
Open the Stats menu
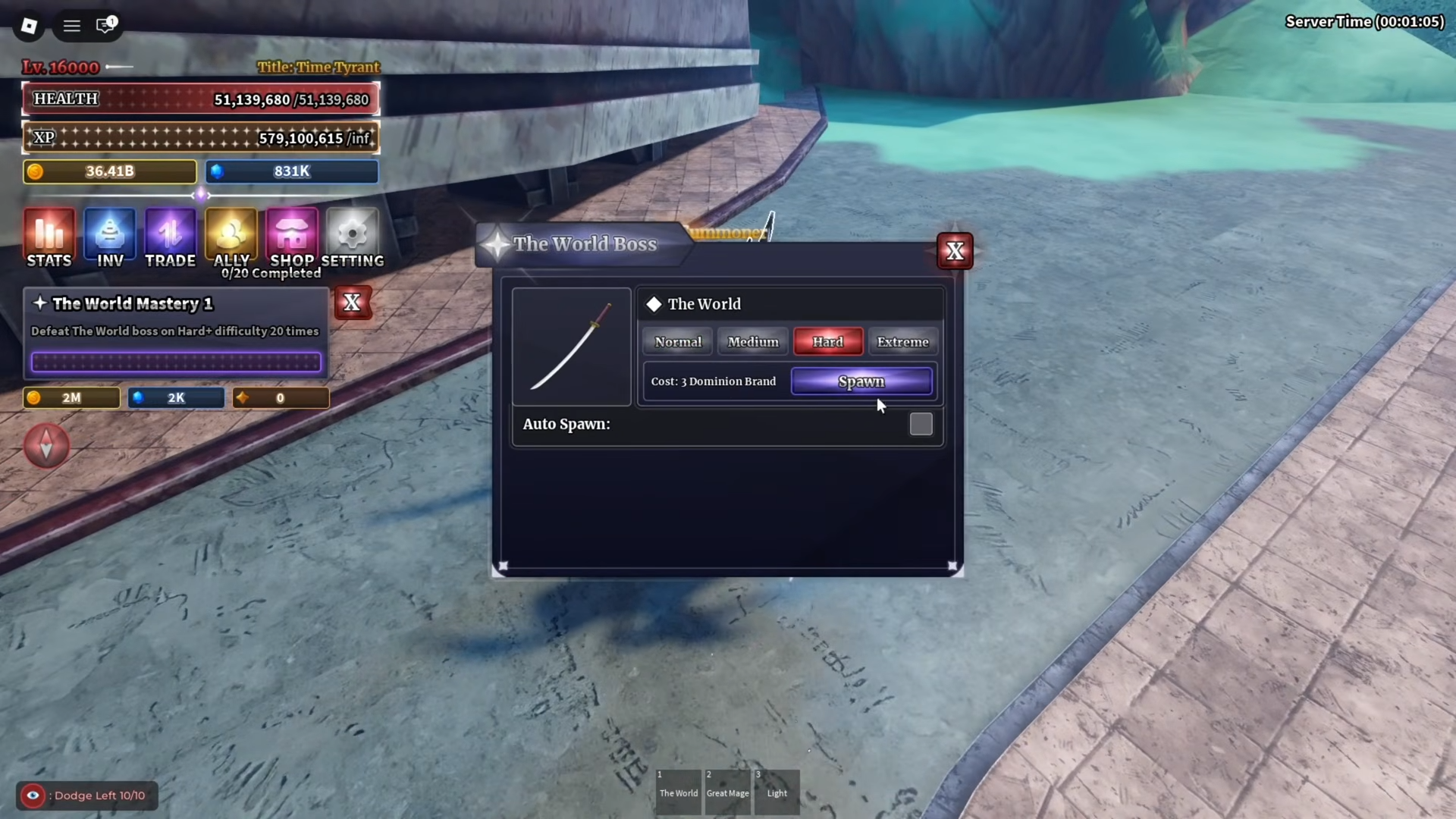pyautogui.click(x=49, y=238)
